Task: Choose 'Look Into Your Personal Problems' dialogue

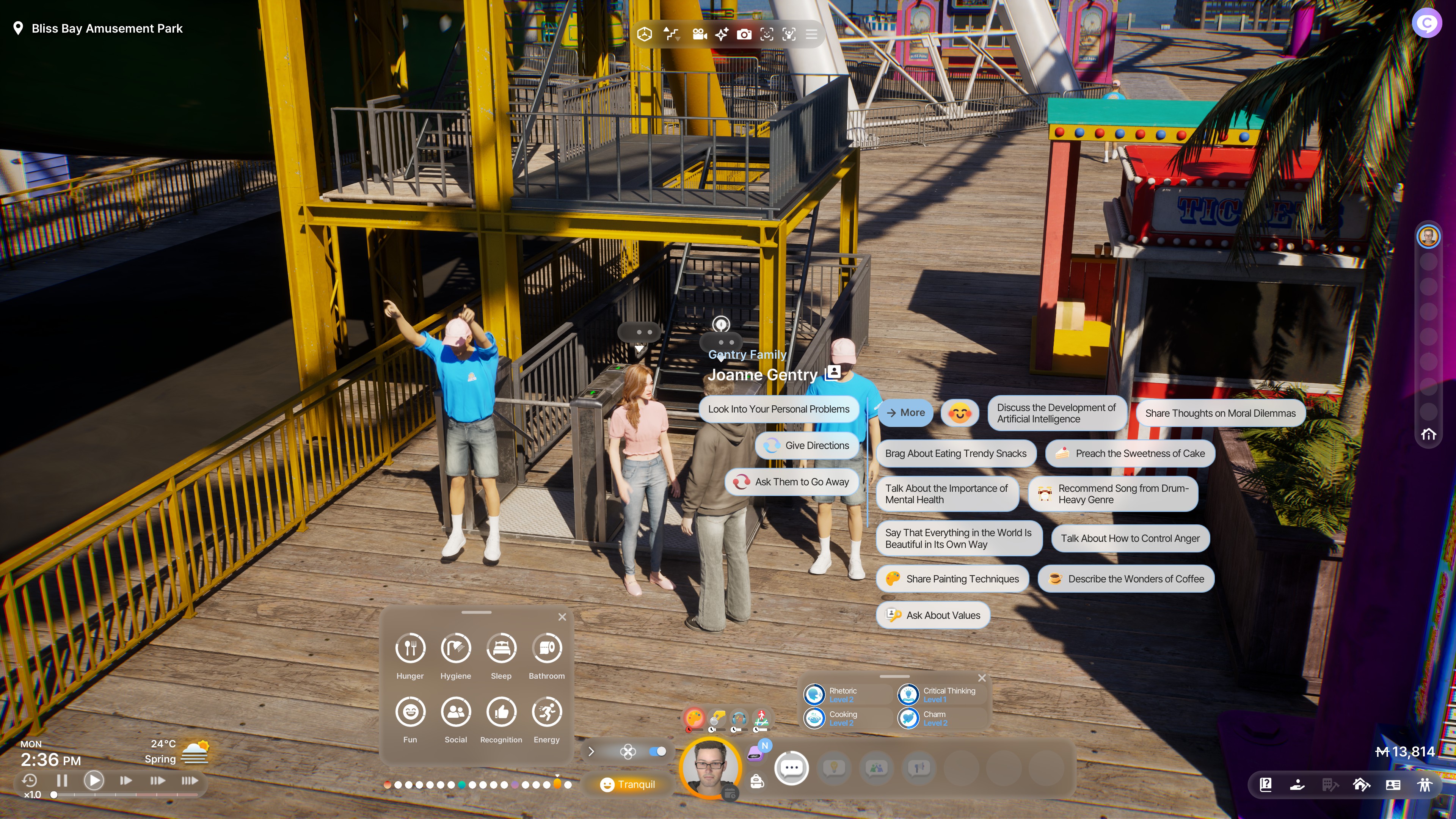Action: click(x=778, y=409)
